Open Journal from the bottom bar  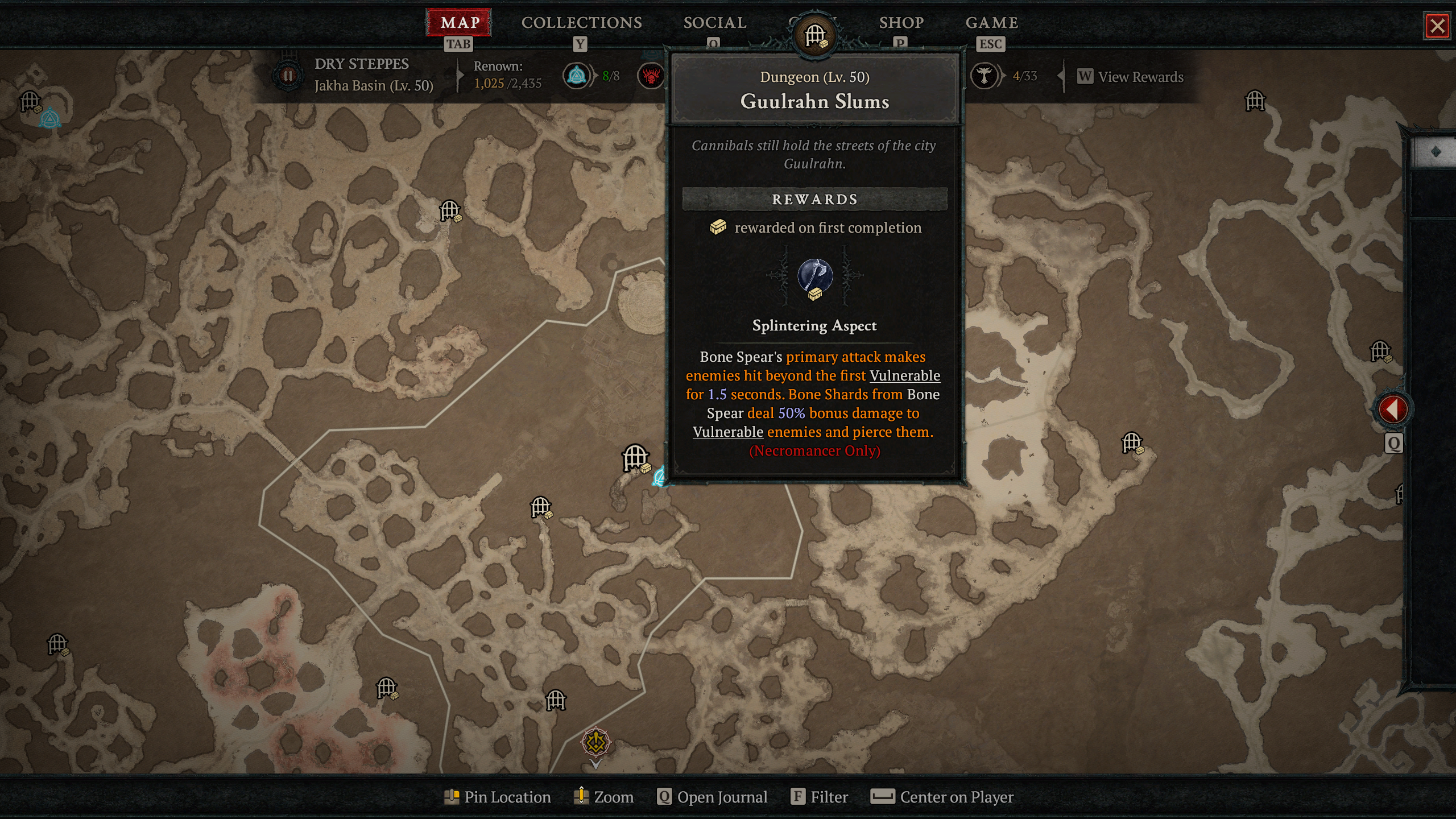(x=712, y=797)
